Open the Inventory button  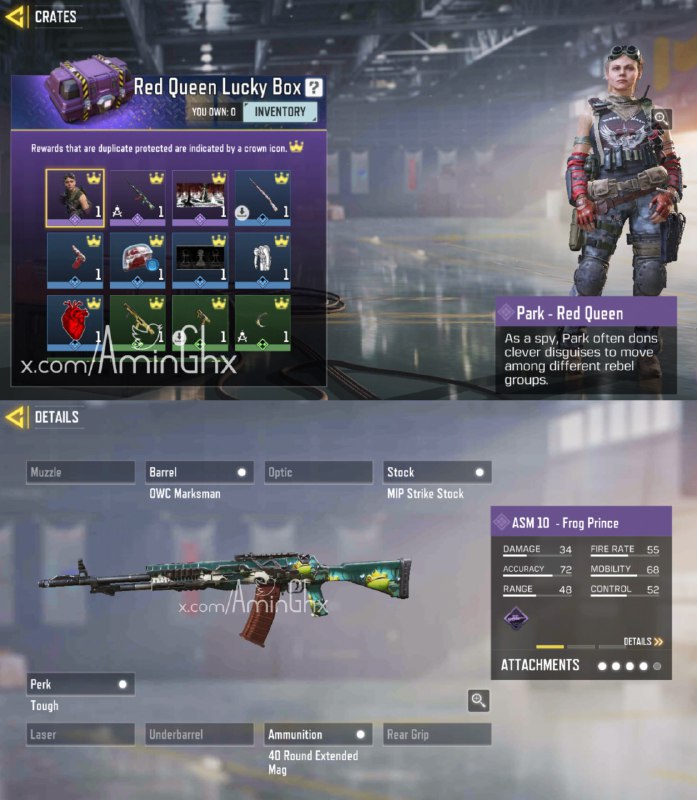click(x=280, y=112)
